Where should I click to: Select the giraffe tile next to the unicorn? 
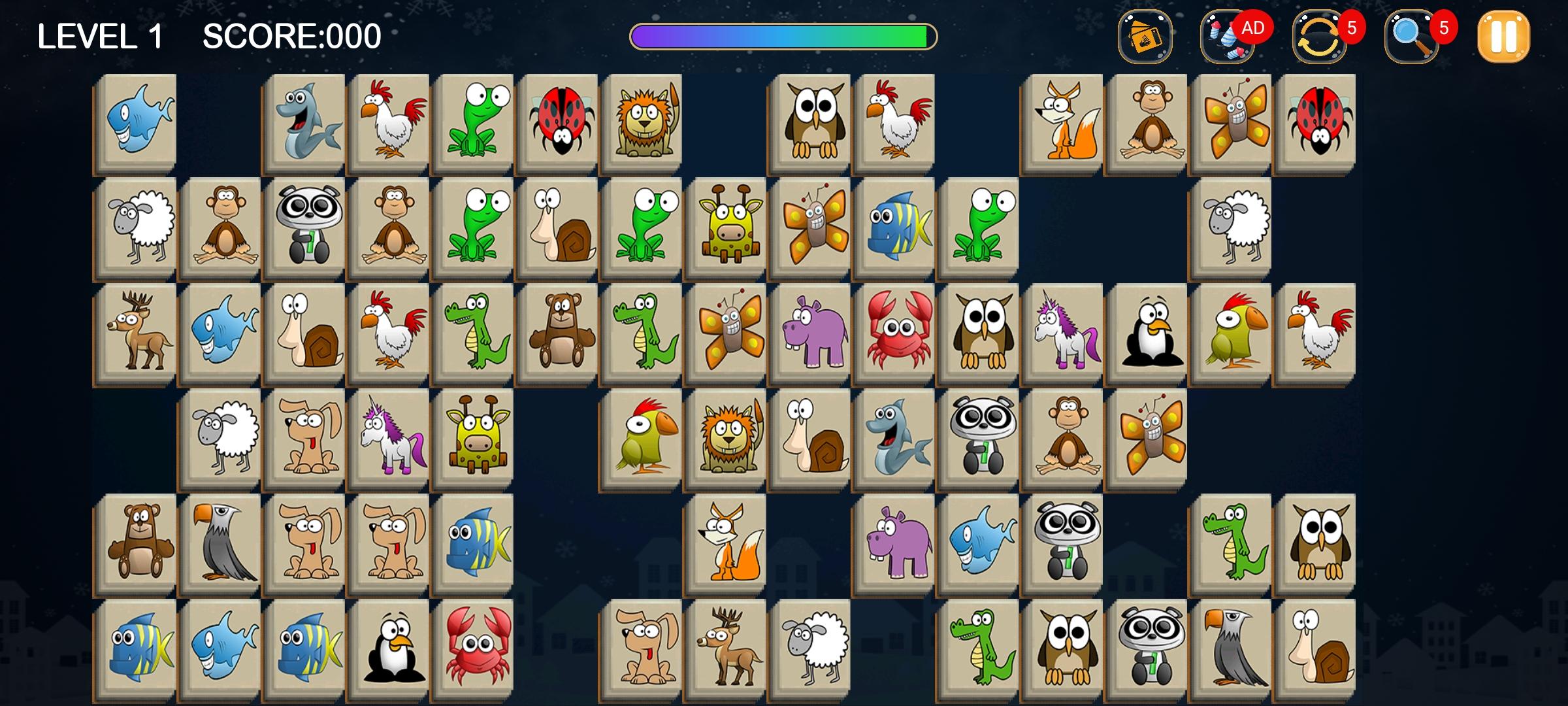coord(475,437)
